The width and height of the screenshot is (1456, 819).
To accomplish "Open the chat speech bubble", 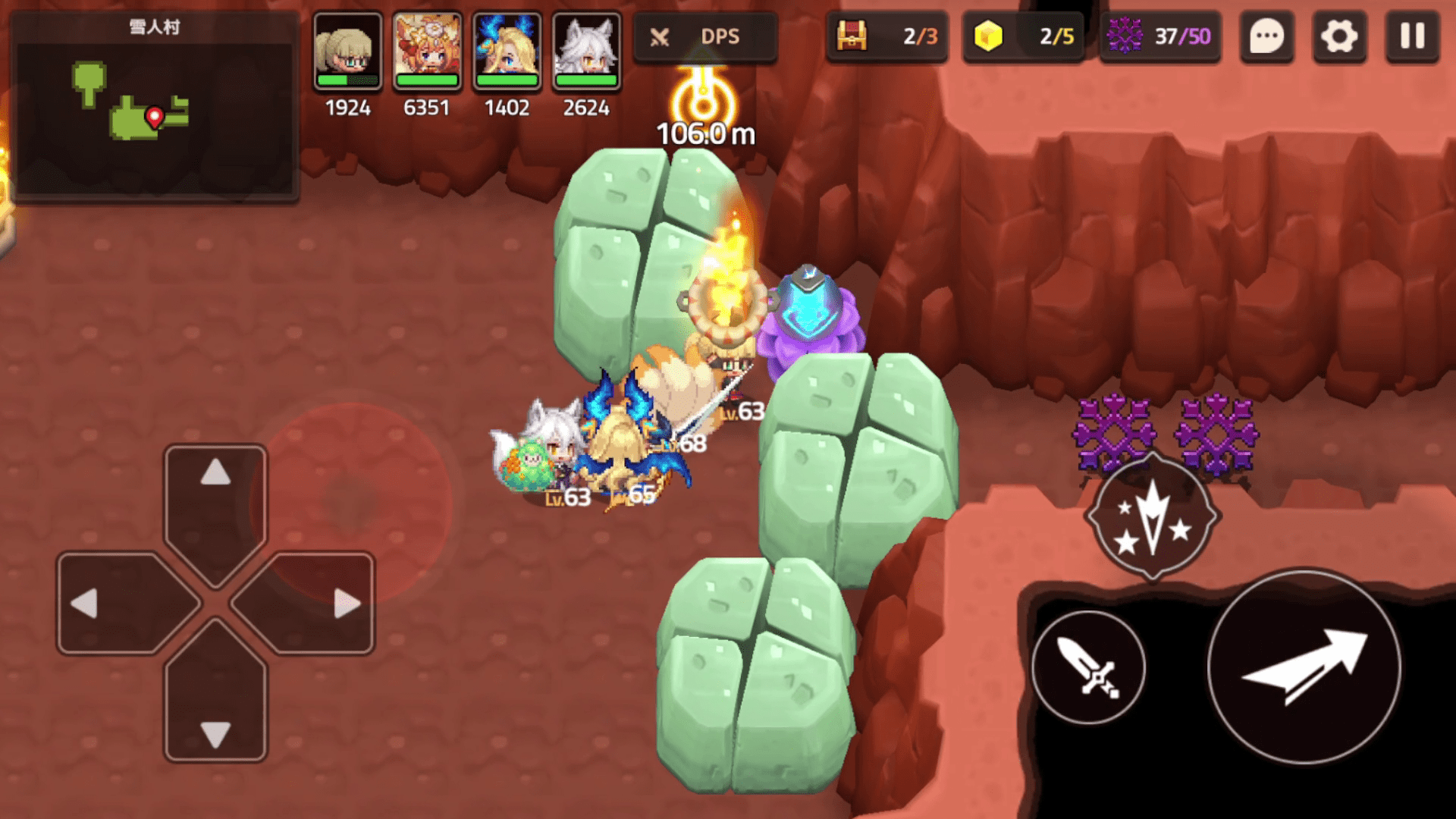I will click(1266, 36).
